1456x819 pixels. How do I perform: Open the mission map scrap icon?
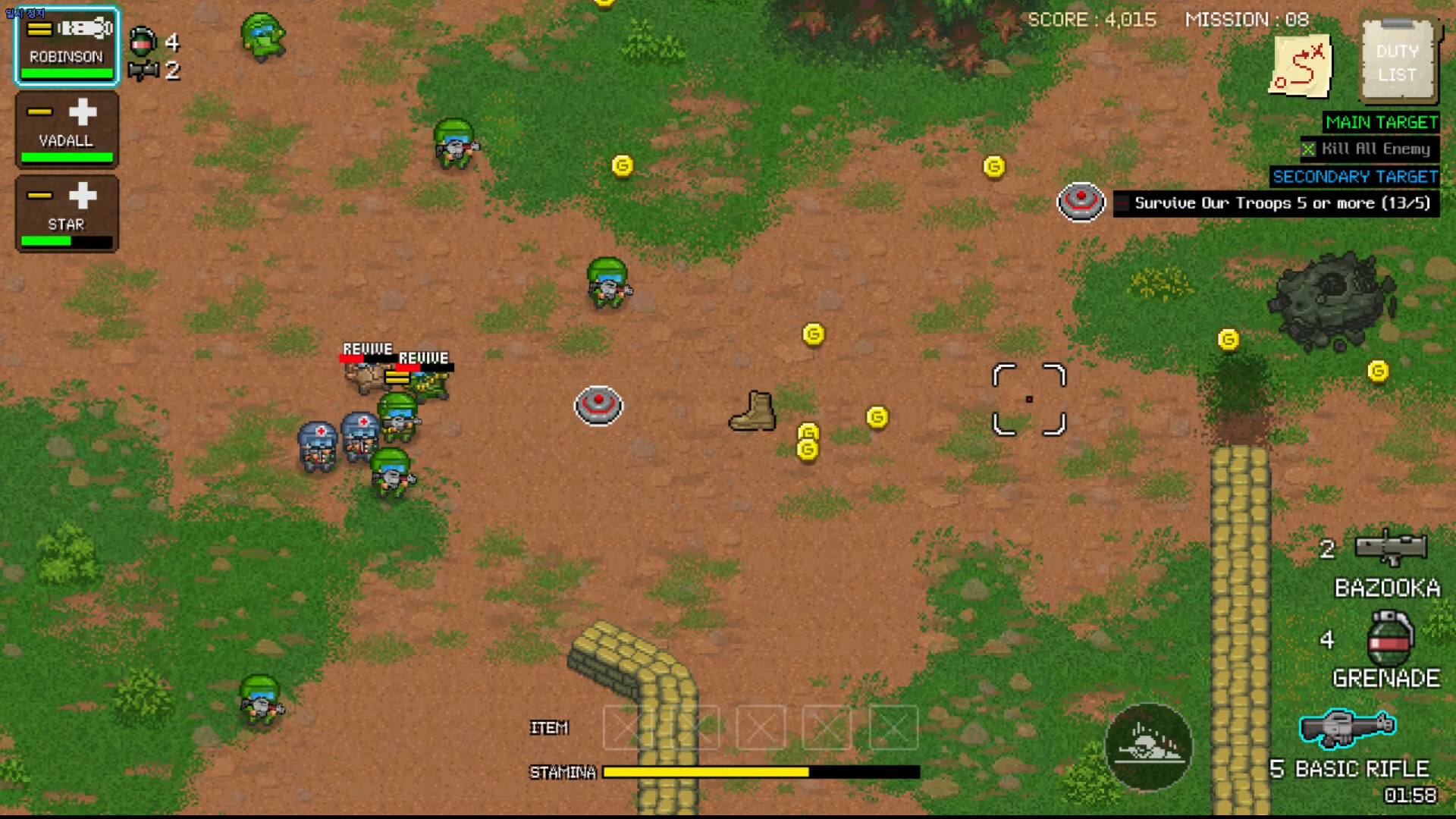[1301, 67]
